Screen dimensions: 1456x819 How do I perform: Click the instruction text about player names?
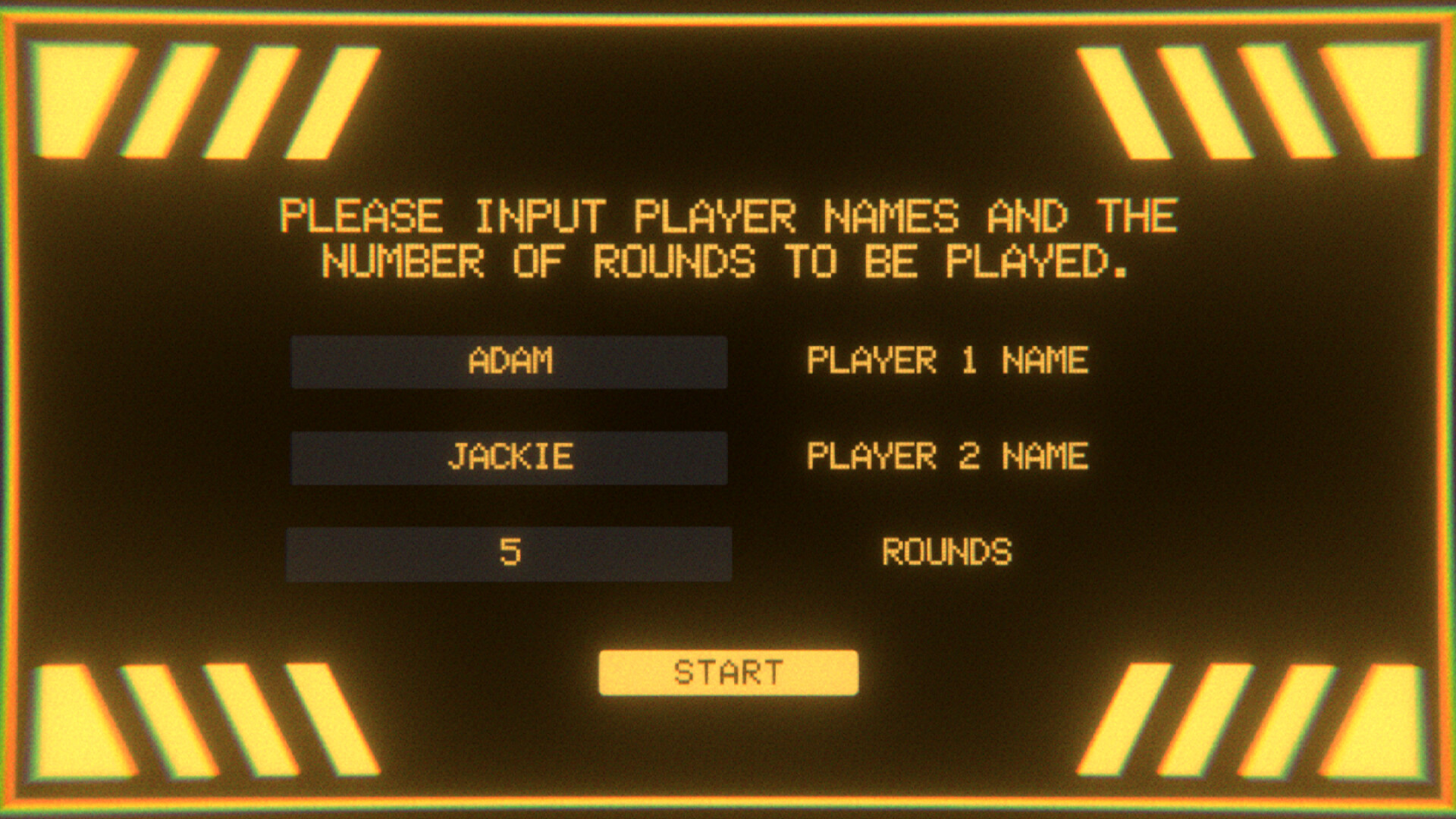point(728,239)
